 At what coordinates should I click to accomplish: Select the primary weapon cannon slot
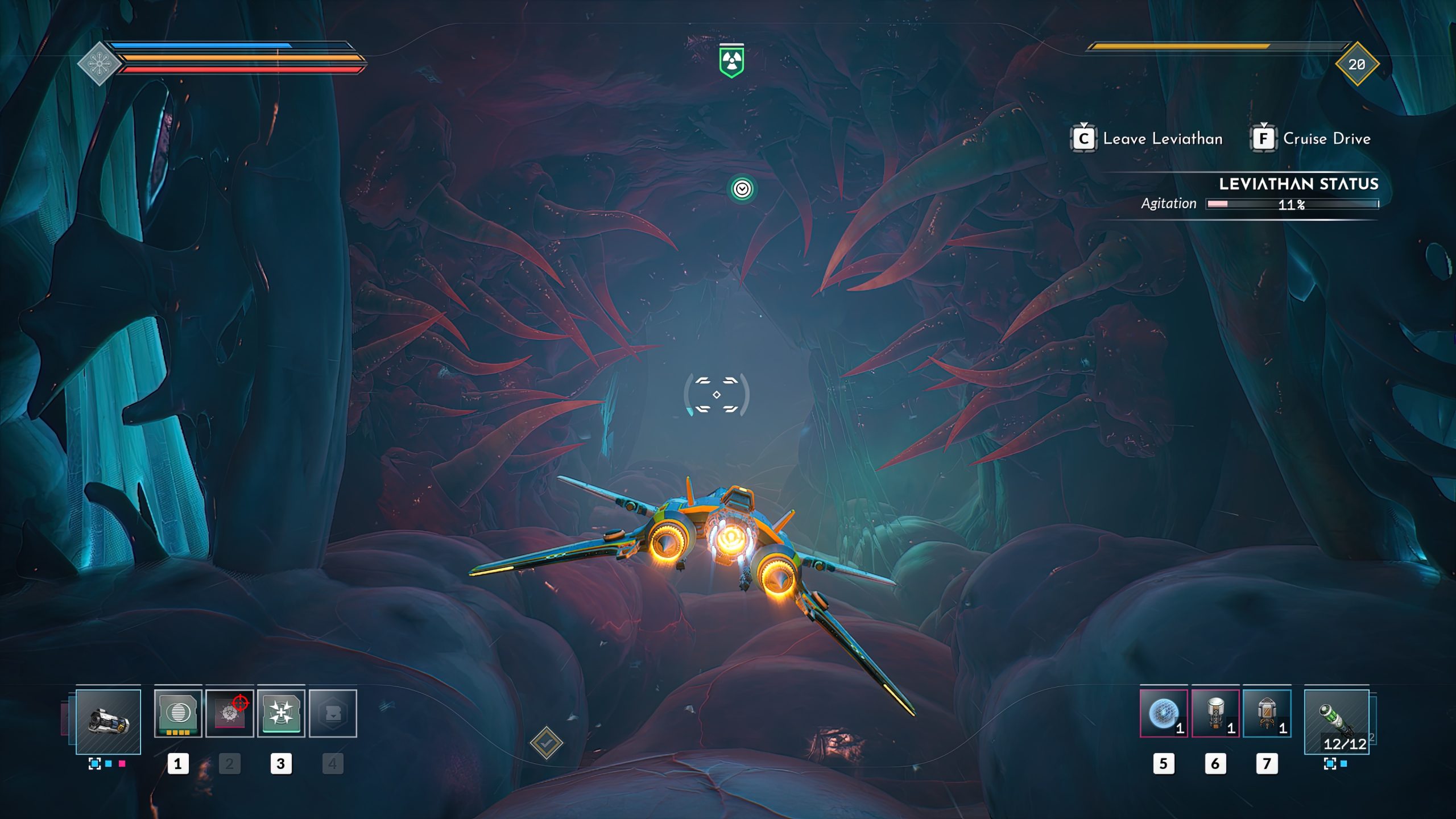(108, 721)
